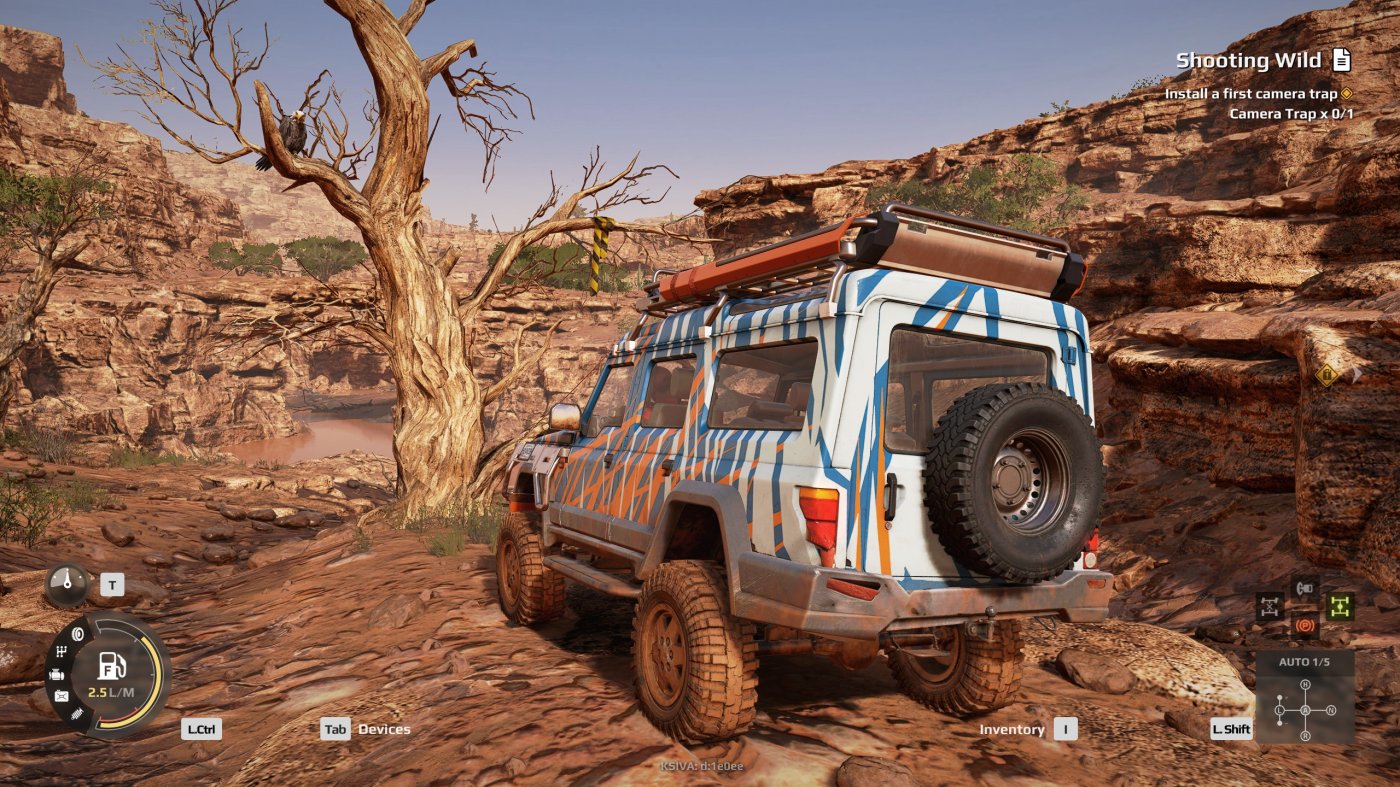Open the Devices menu
The image size is (1400, 787).
[x=384, y=729]
